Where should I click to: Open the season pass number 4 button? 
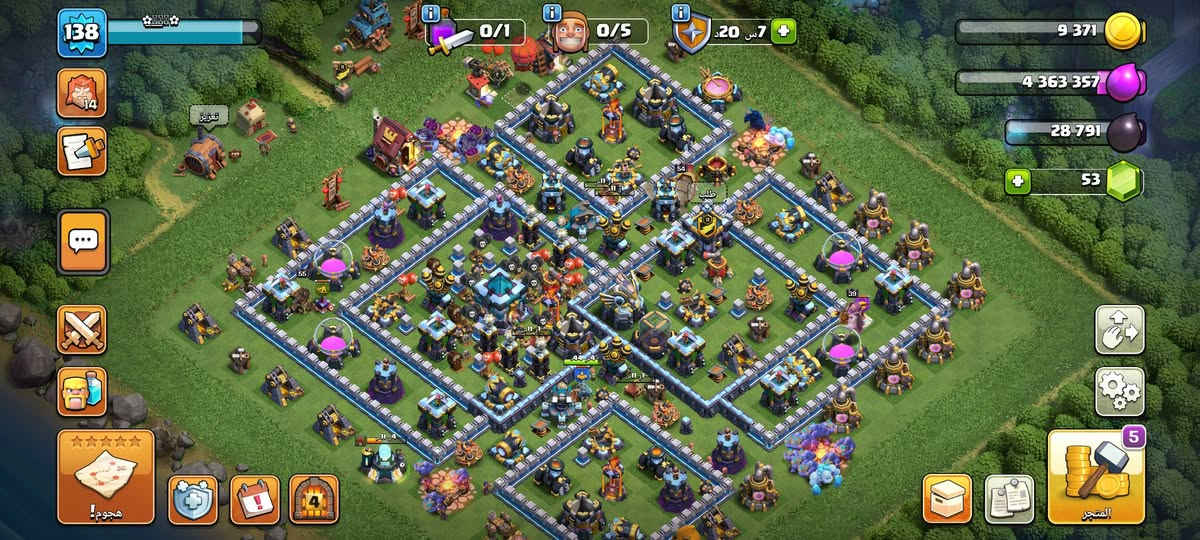[x=314, y=498]
